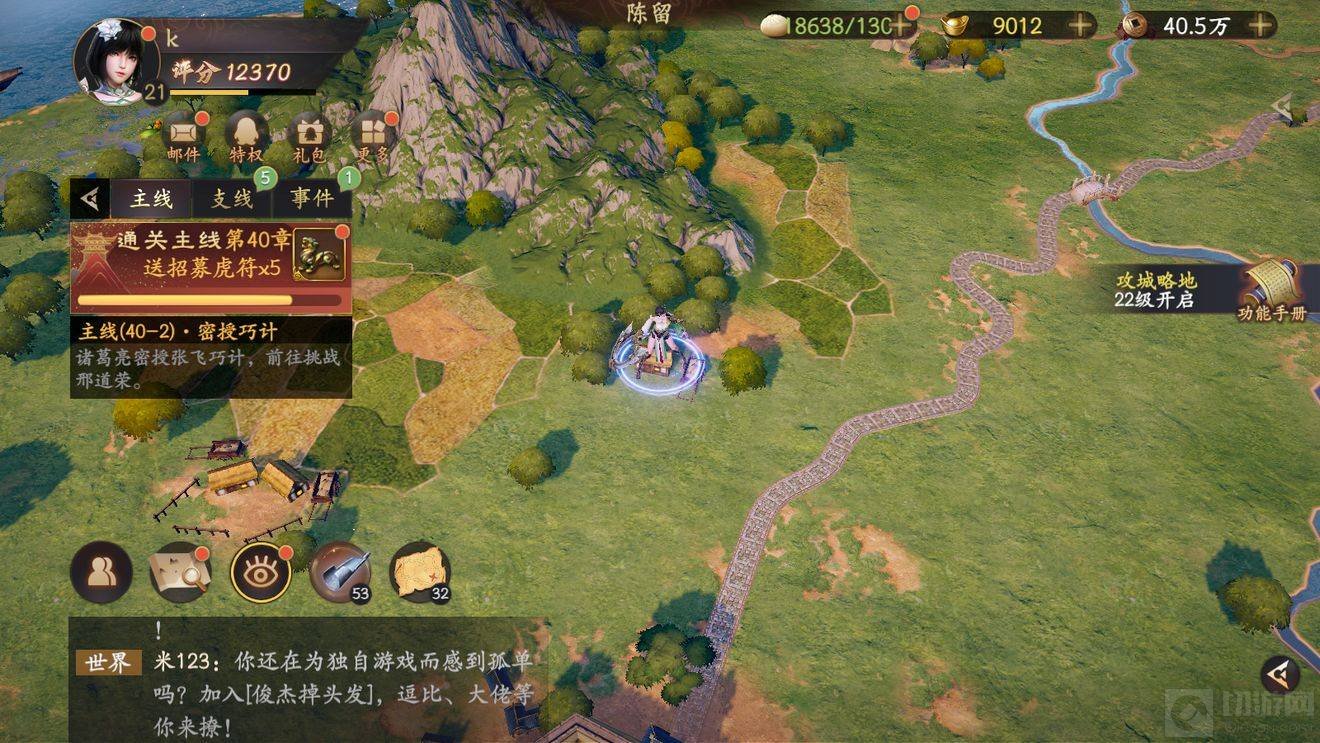Switch to the 支线 side quest tab
1320x743 pixels.
pos(232,198)
